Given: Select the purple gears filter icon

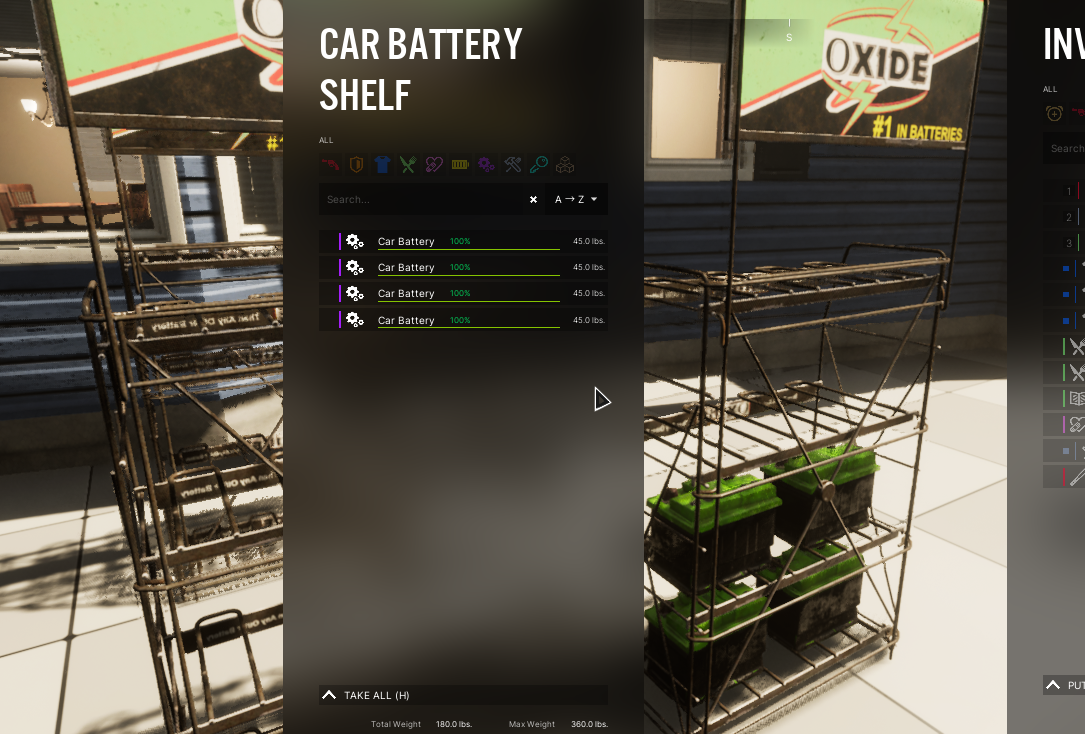Looking at the screenshot, I should (486, 164).
